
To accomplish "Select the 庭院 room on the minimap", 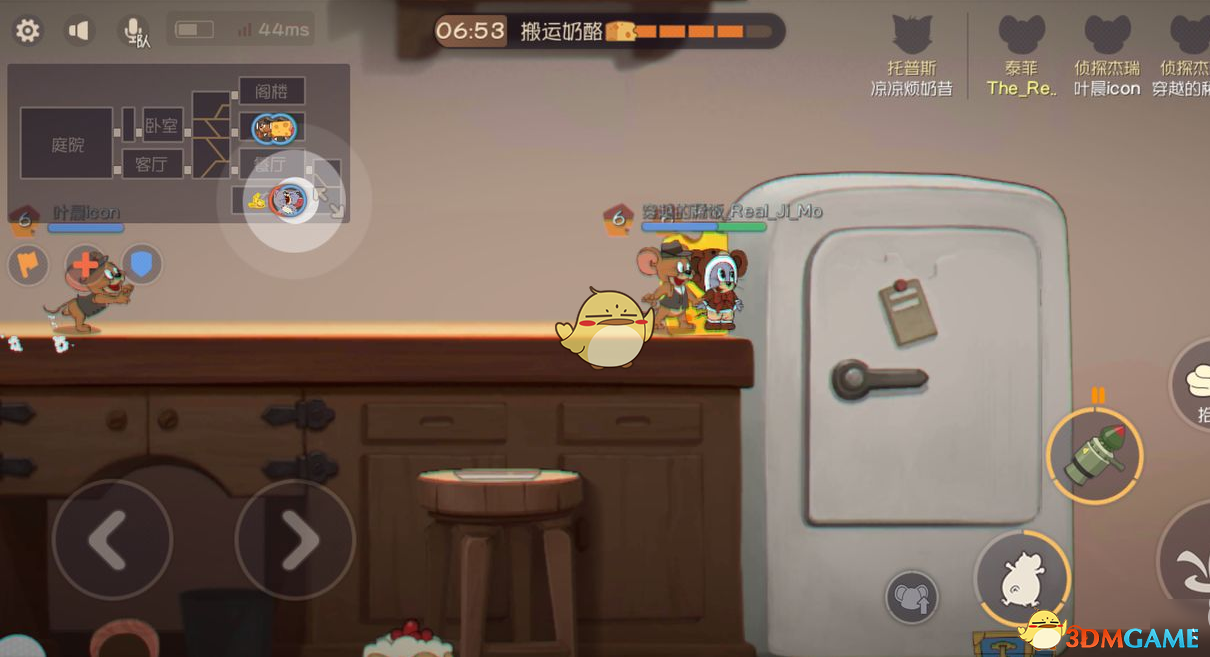I will [67, 145].
